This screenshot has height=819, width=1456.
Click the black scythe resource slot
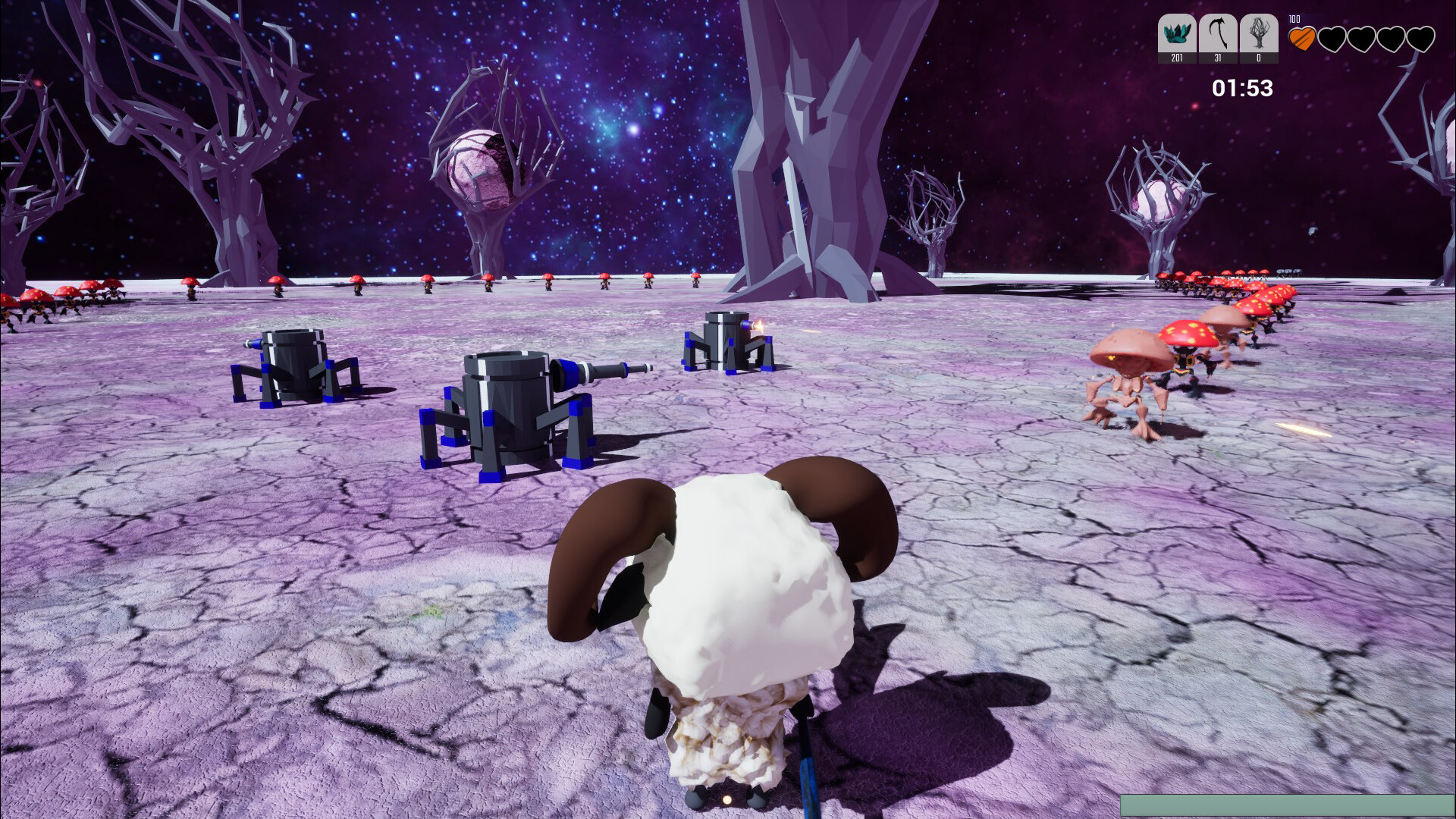click(x=1218, y=36)
